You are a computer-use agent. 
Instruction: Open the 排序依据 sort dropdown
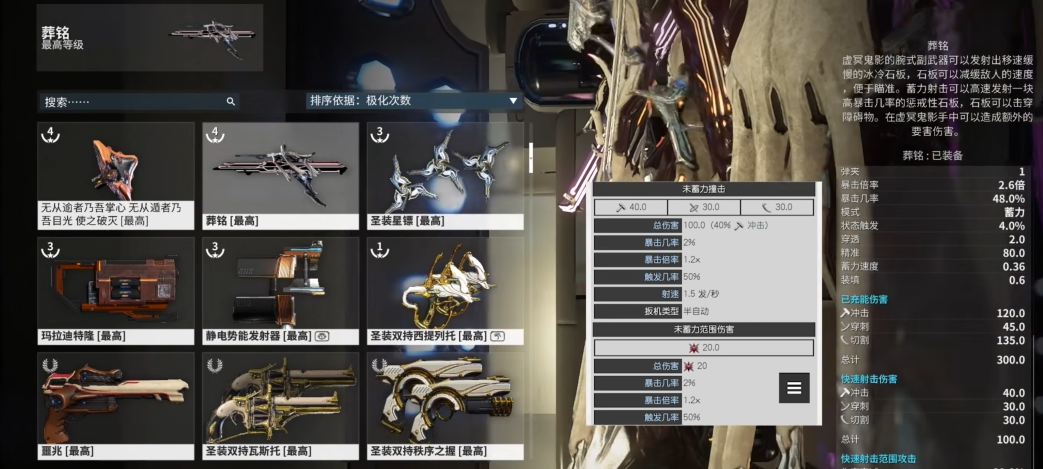point(414,100)
